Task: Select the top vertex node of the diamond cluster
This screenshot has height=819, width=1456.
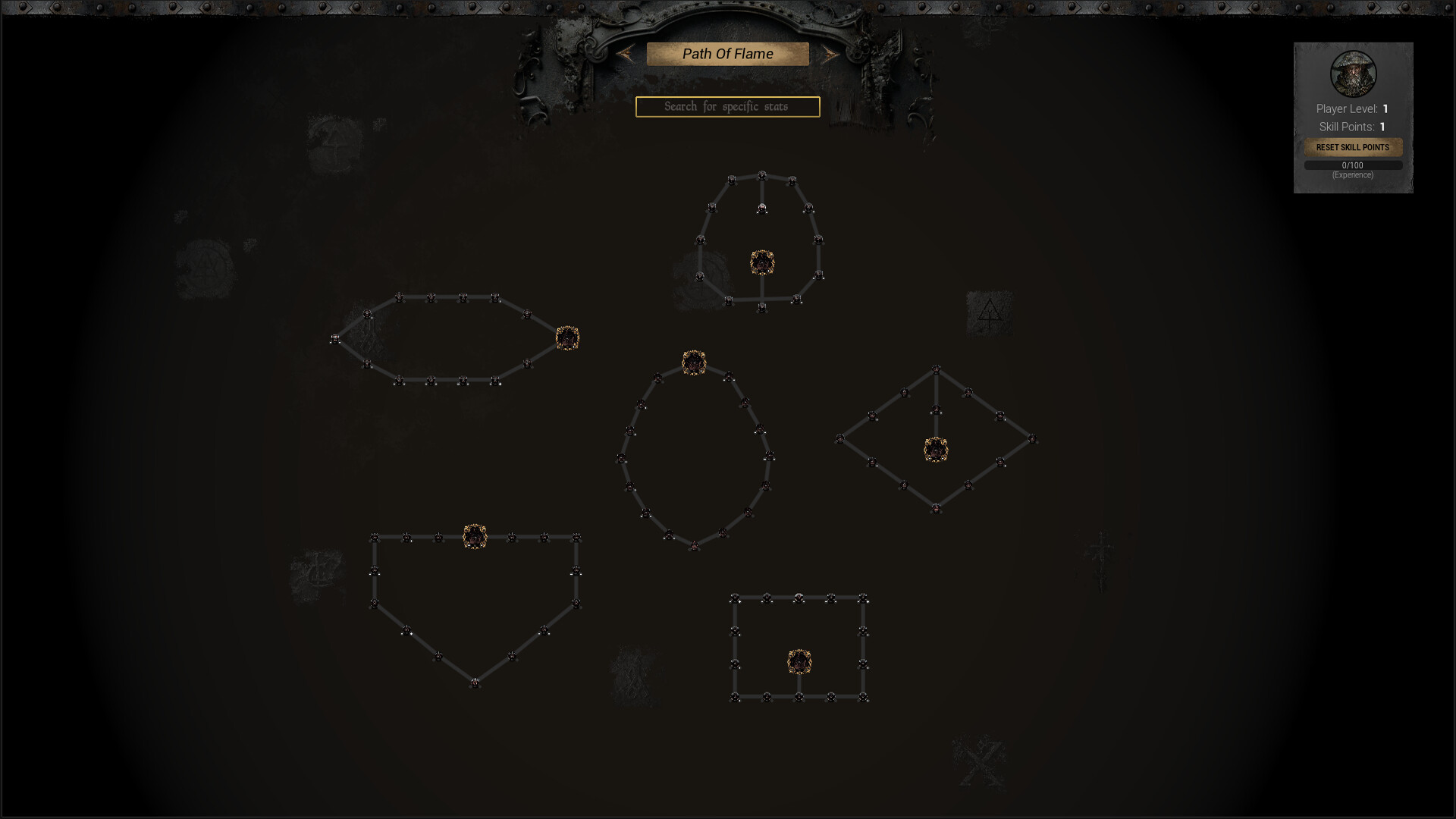Action: 936,371
